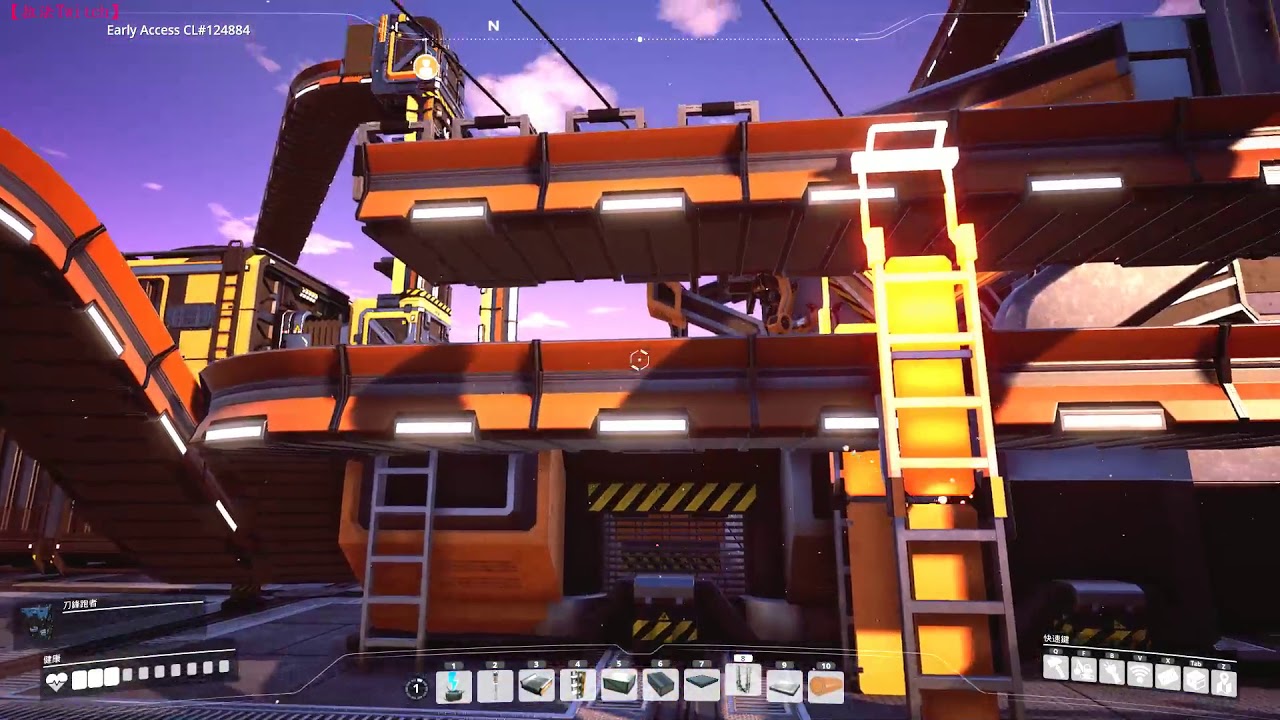This screenshot has width=1280, height=720.
Task: Choose the conveyor belt piece in slot 3
Action: click(536, 686)
